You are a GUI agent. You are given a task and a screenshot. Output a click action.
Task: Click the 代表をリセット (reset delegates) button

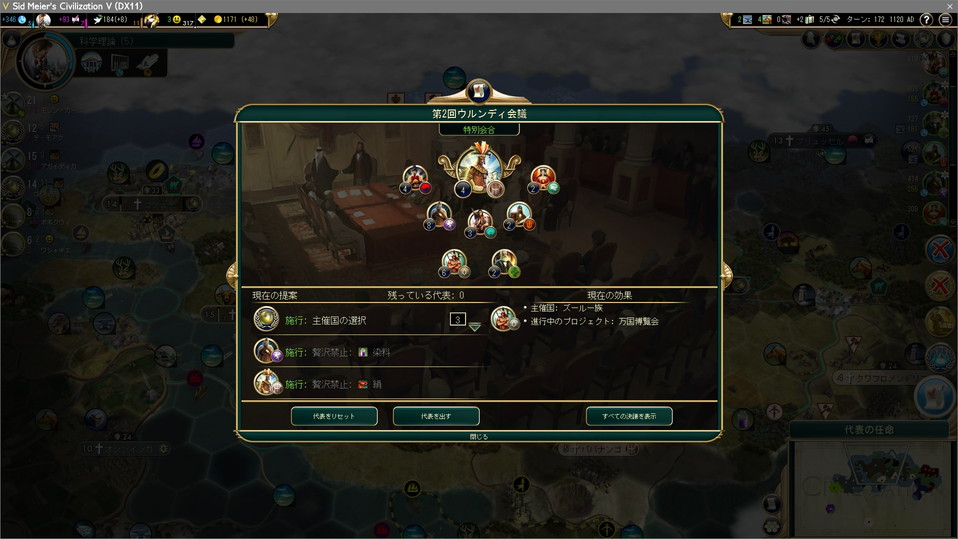click(335, 416)
